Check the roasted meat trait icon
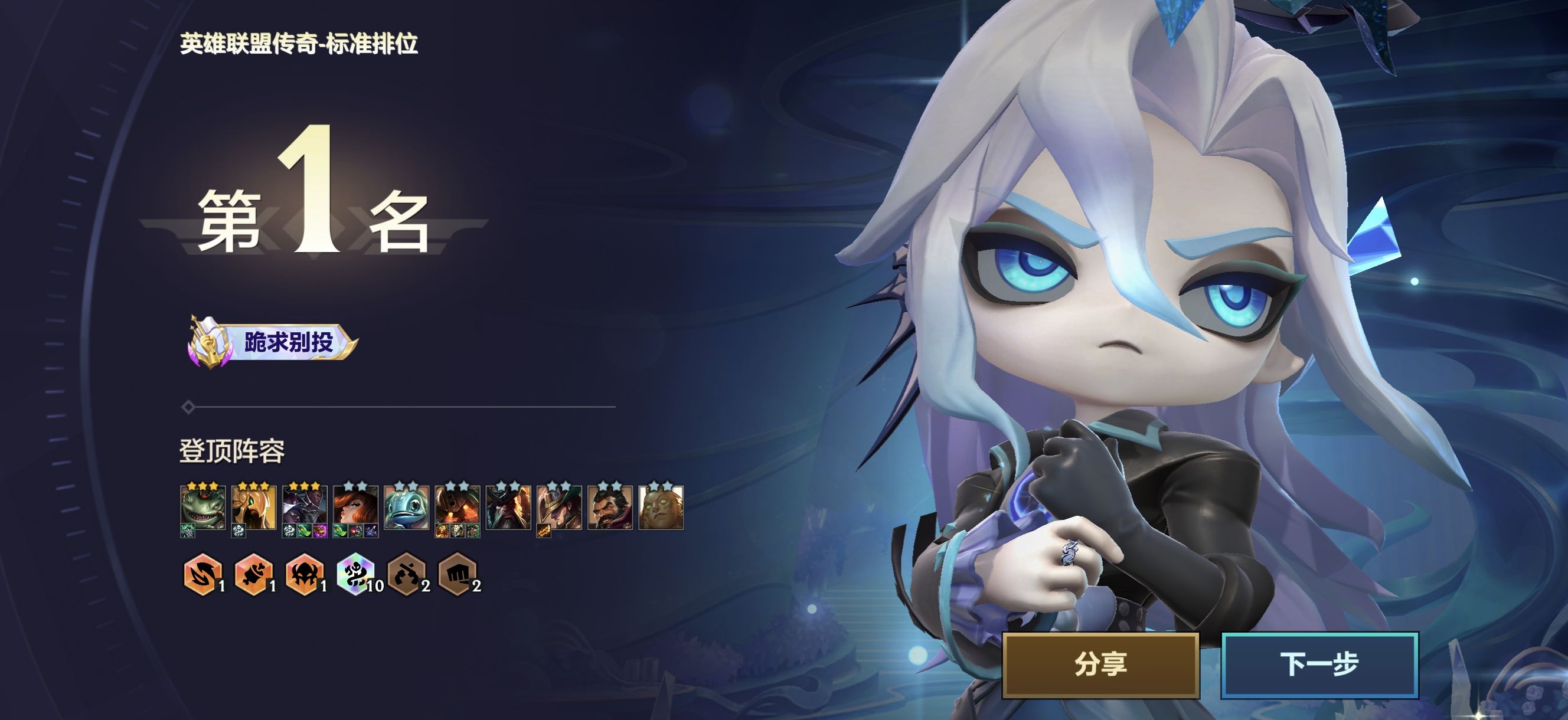 coord(254,574)
